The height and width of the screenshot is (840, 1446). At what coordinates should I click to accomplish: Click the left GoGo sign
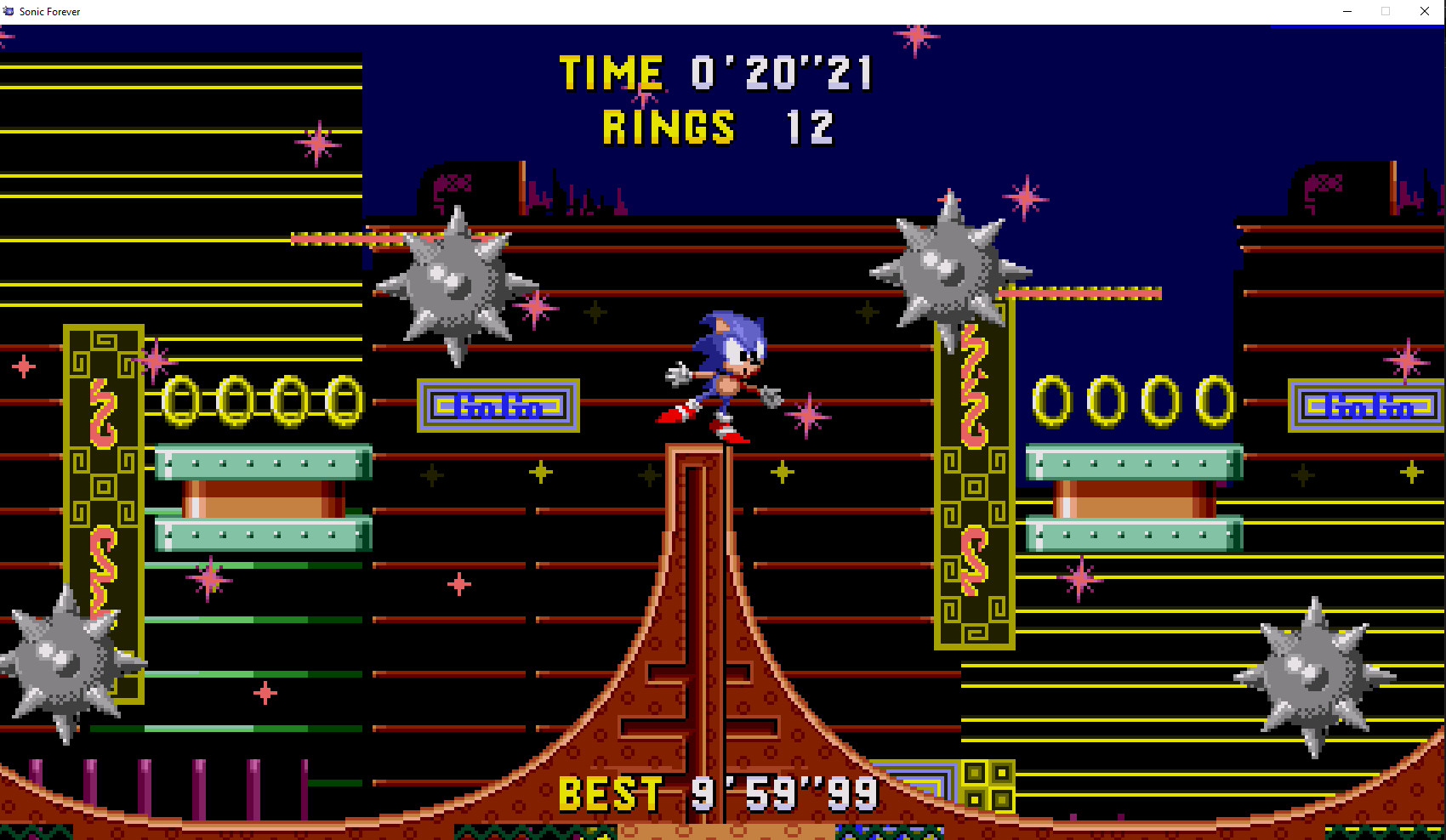point(498,406)
